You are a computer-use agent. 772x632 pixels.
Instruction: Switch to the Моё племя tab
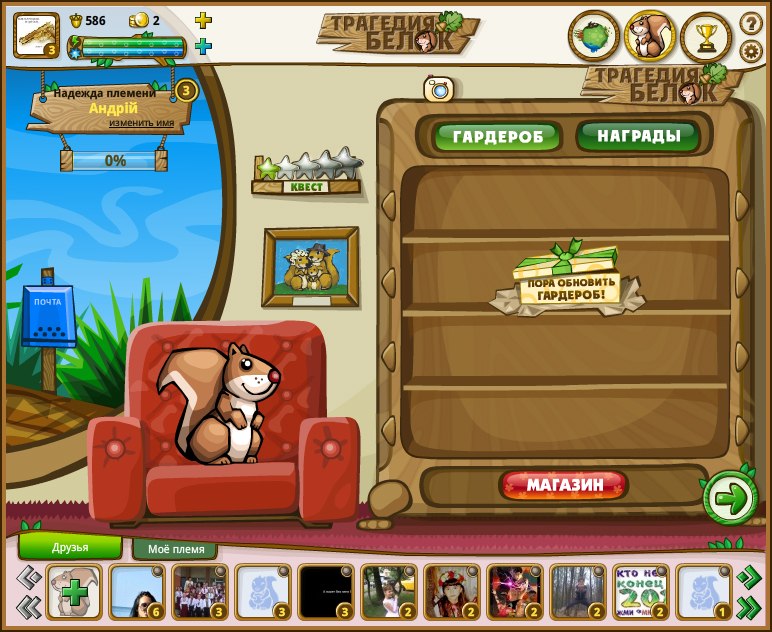pos(175,549)
